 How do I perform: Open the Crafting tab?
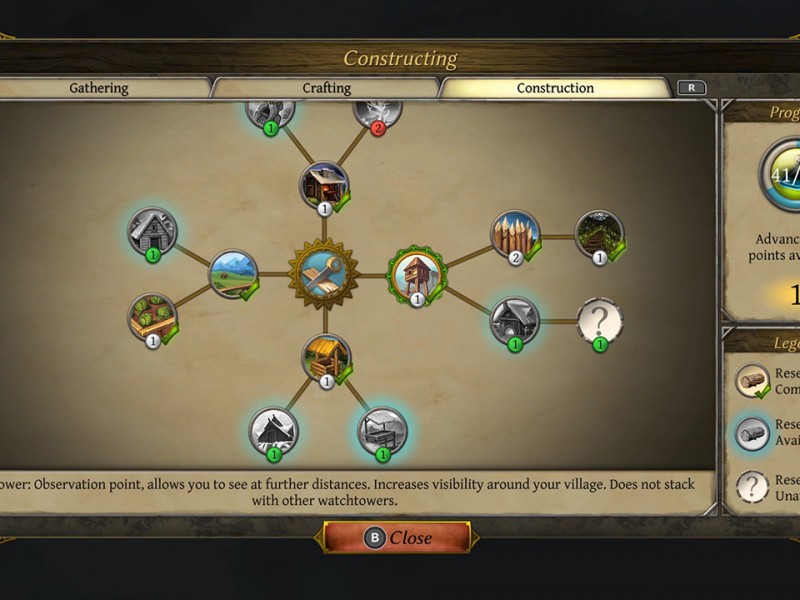327,88
